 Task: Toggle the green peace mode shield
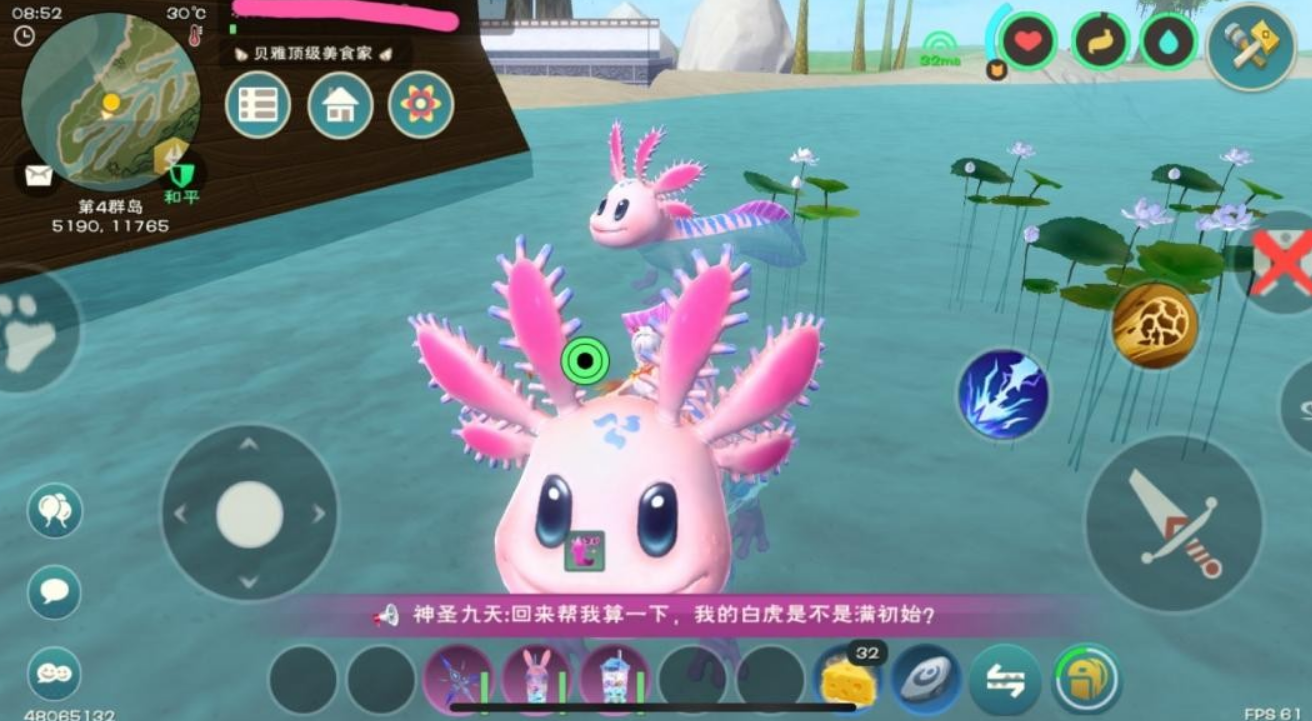coord(181,176)
